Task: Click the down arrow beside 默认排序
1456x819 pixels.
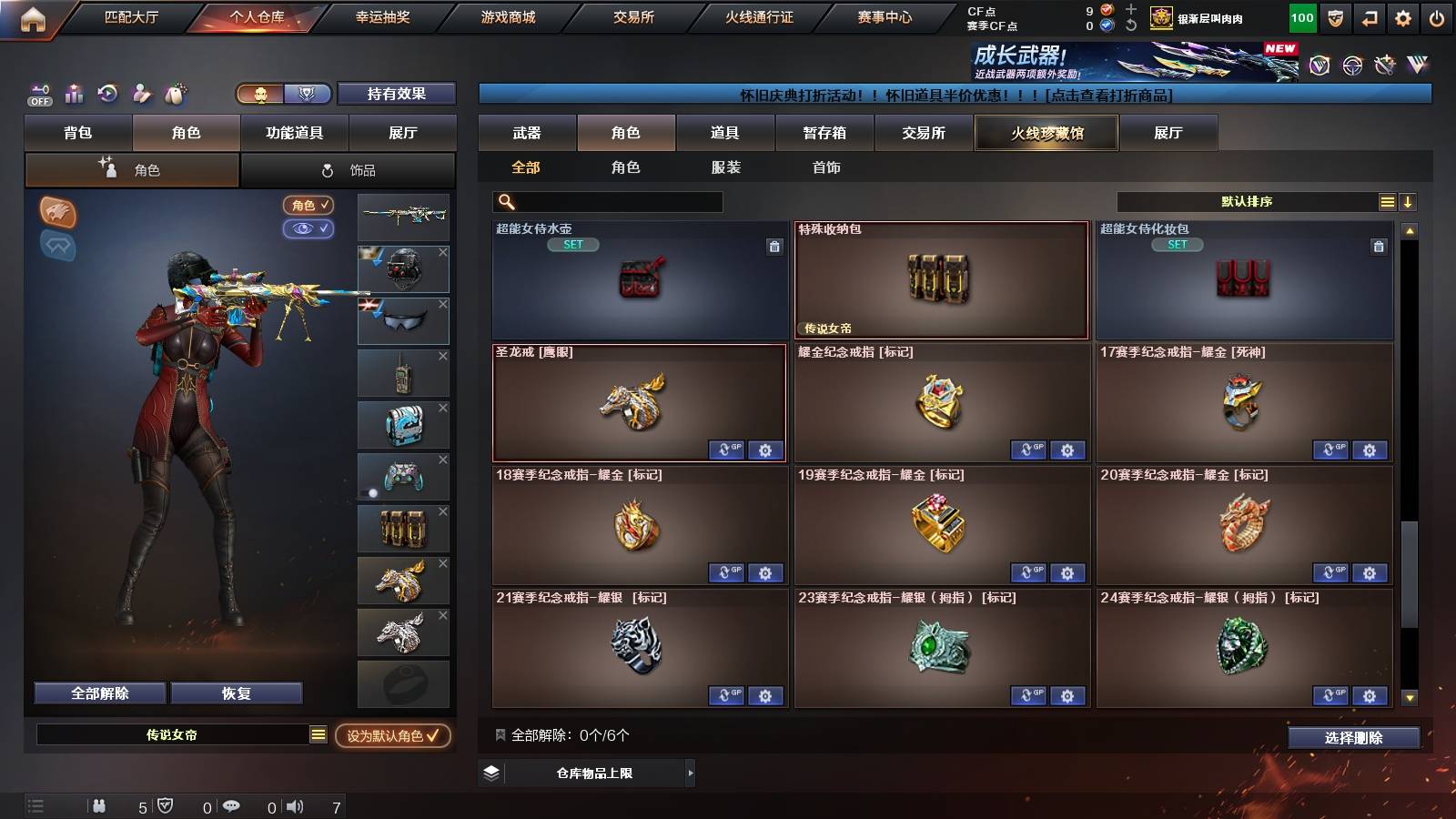Action: 1409,201
